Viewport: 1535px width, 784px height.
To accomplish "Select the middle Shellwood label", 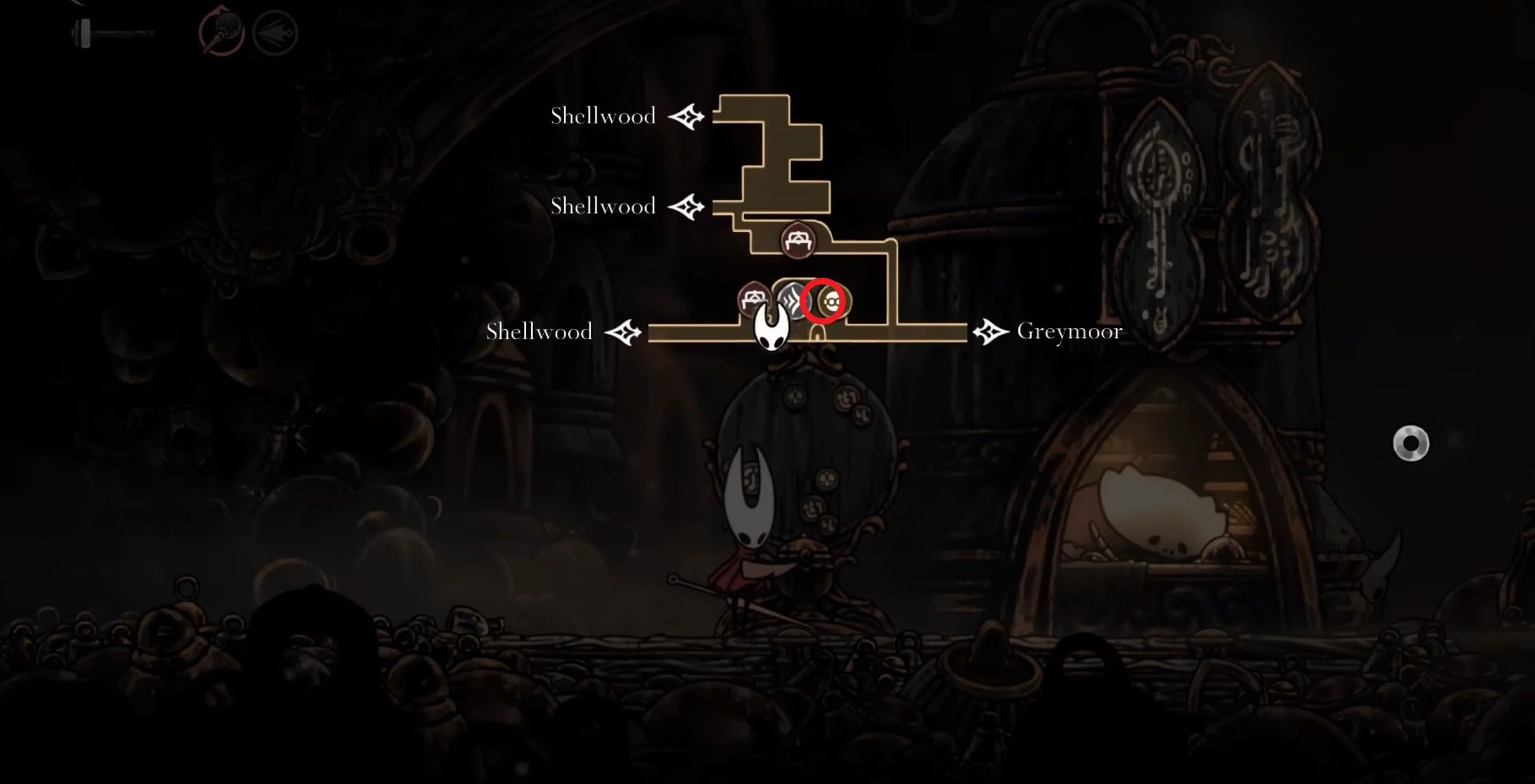I will click(603, 206).
